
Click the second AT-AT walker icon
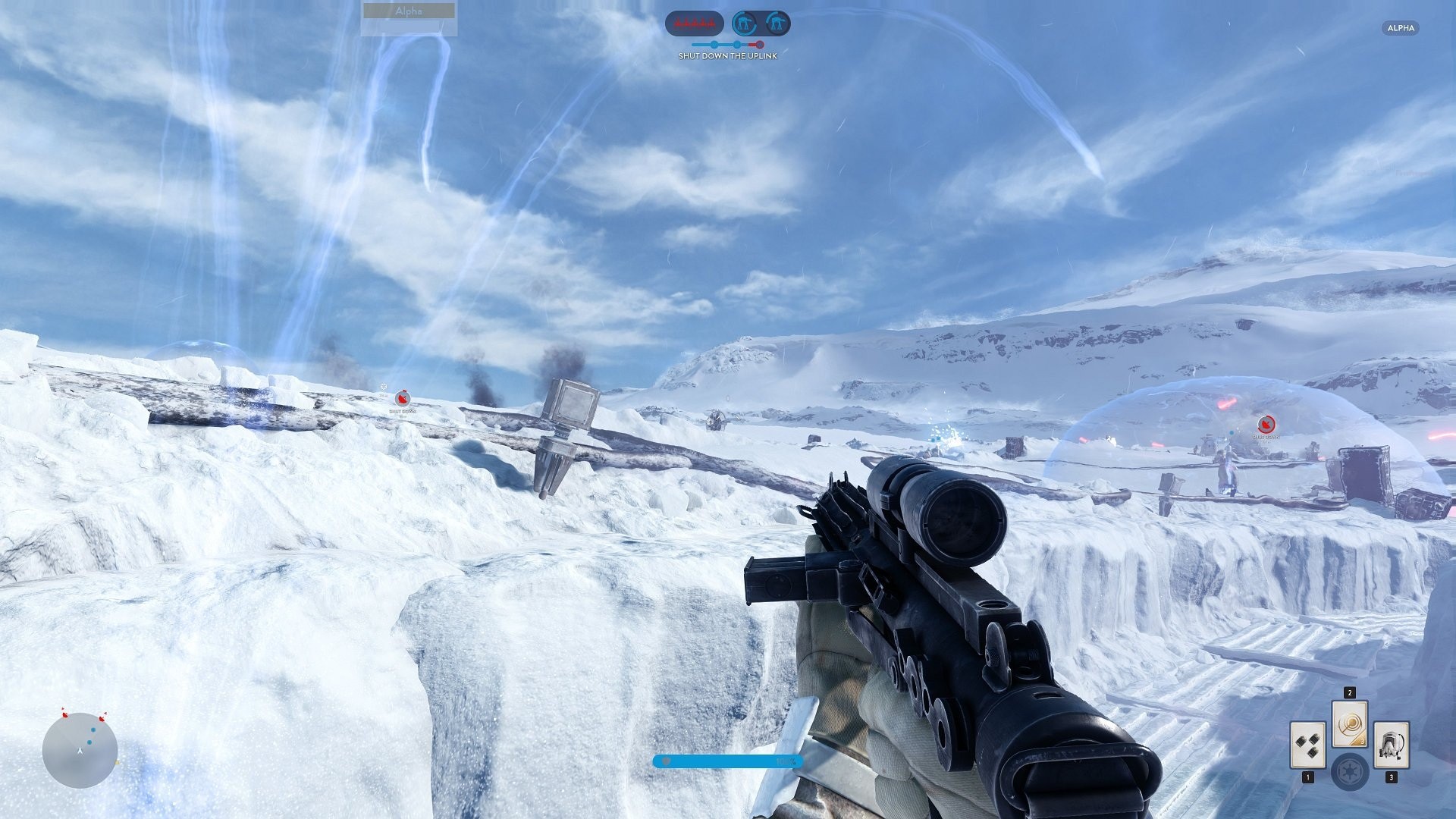[777, 21]
